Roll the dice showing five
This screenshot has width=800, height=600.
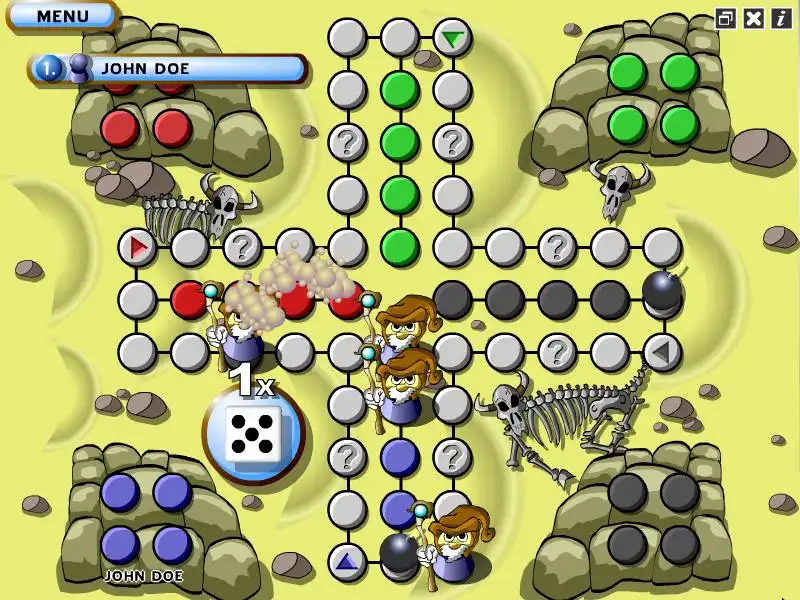251,434
